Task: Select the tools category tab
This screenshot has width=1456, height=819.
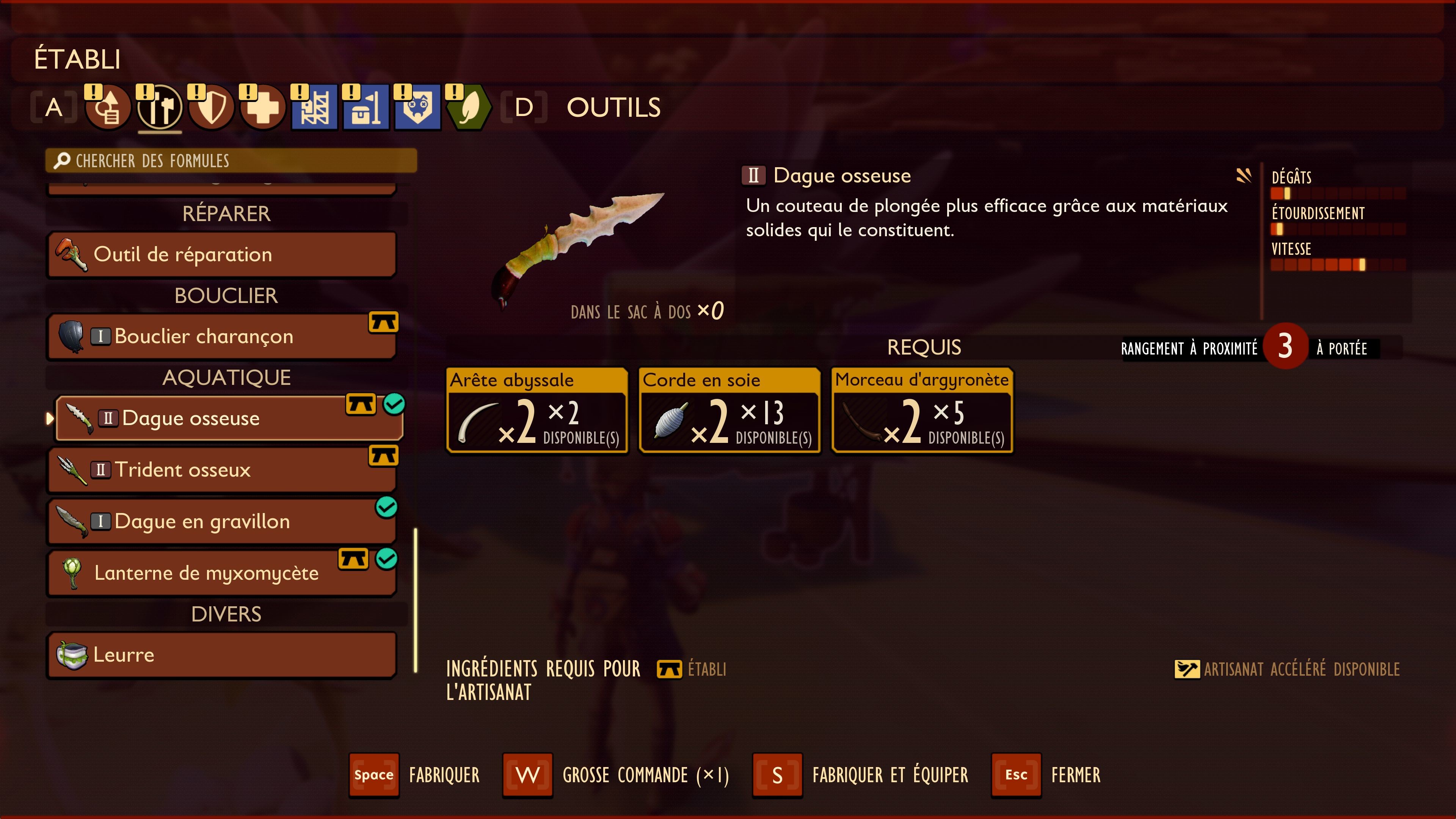Action: [x=160, y=107]
